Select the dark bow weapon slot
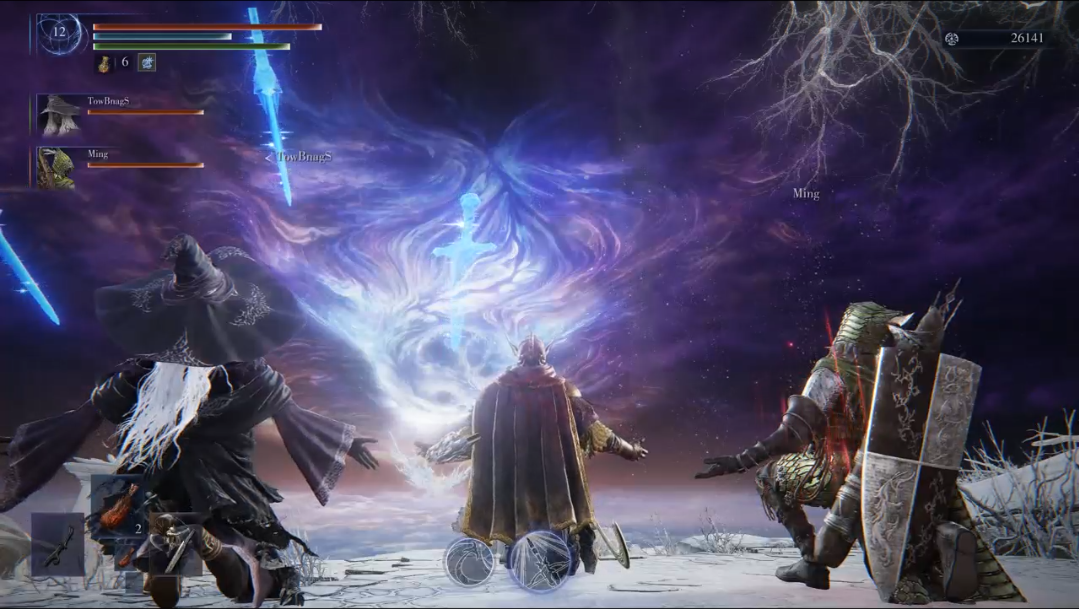1079x609 pixels. [x=57, y=543]
